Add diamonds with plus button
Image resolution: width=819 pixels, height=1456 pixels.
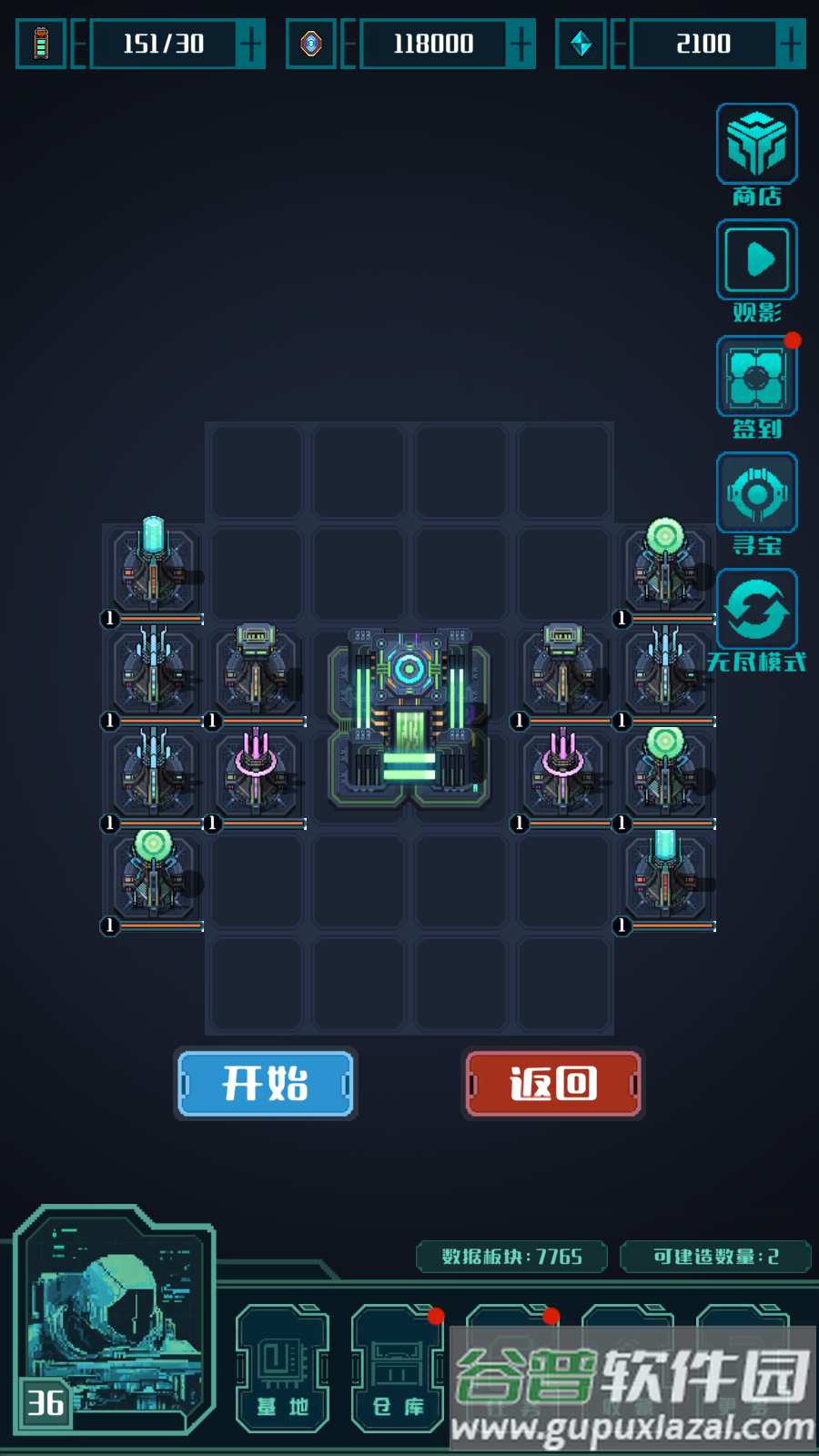[791, 44]
